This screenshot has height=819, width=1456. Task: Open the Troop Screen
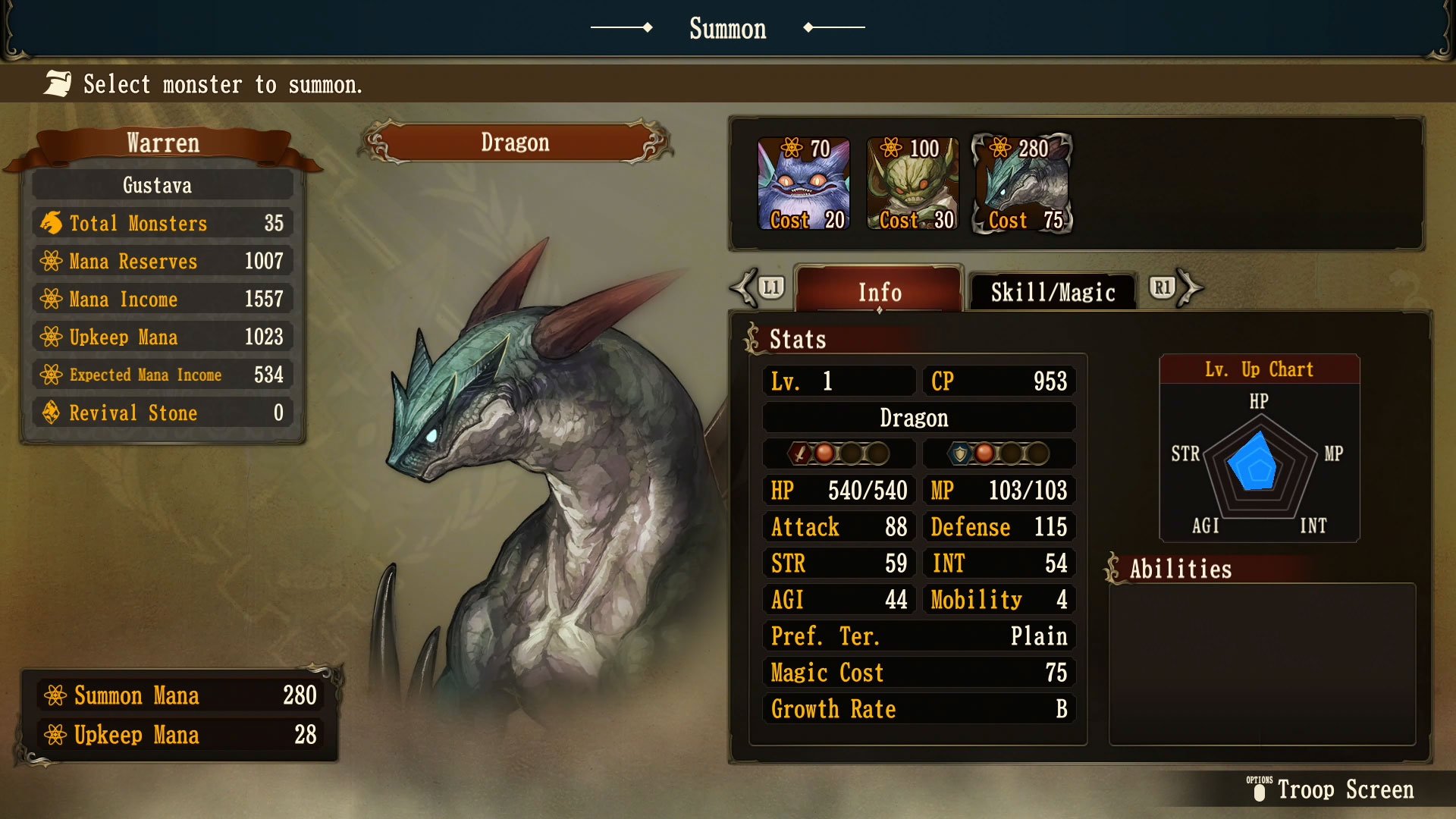[1346, 790]
